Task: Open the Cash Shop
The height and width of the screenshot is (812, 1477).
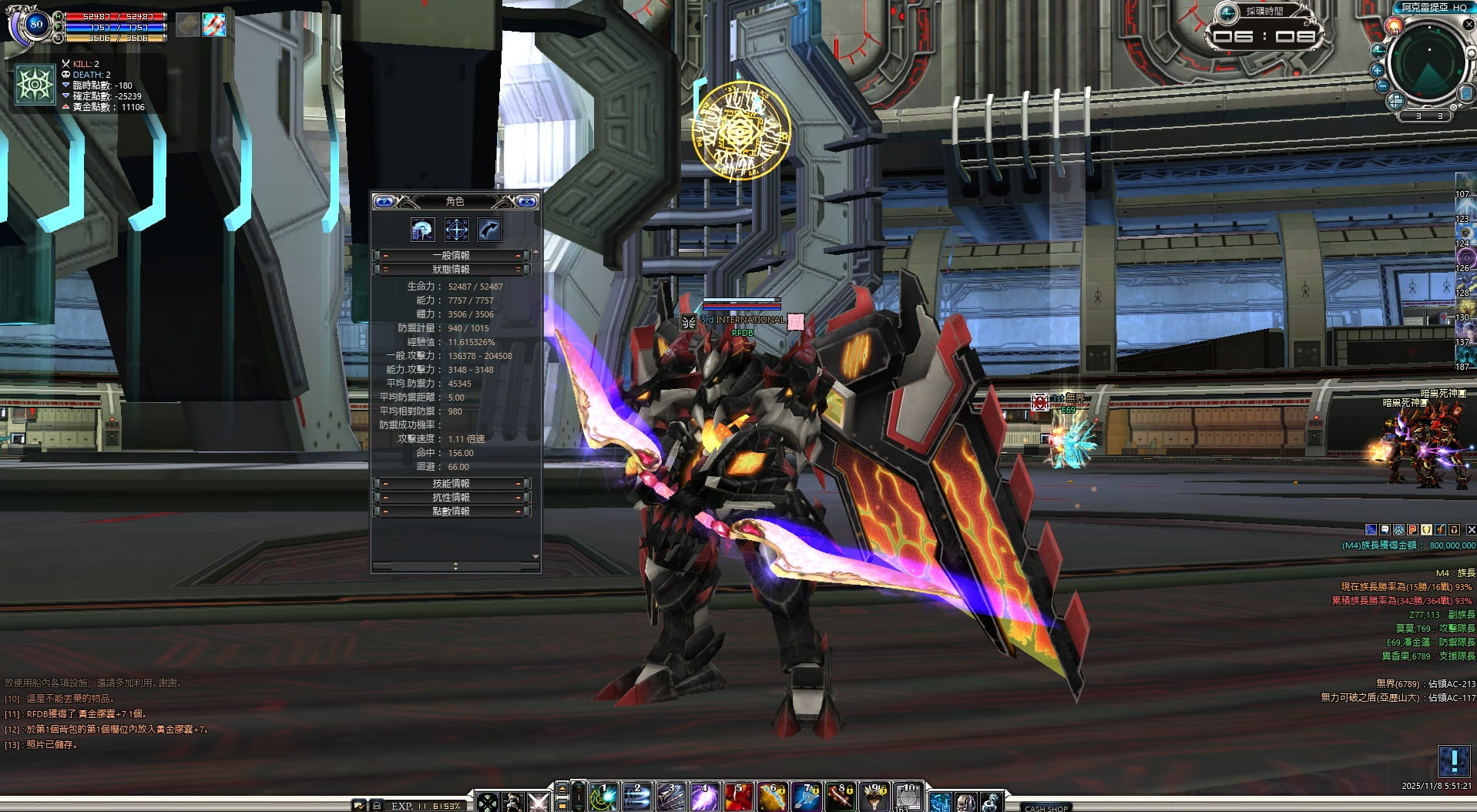Action: tap(1046, 807)
